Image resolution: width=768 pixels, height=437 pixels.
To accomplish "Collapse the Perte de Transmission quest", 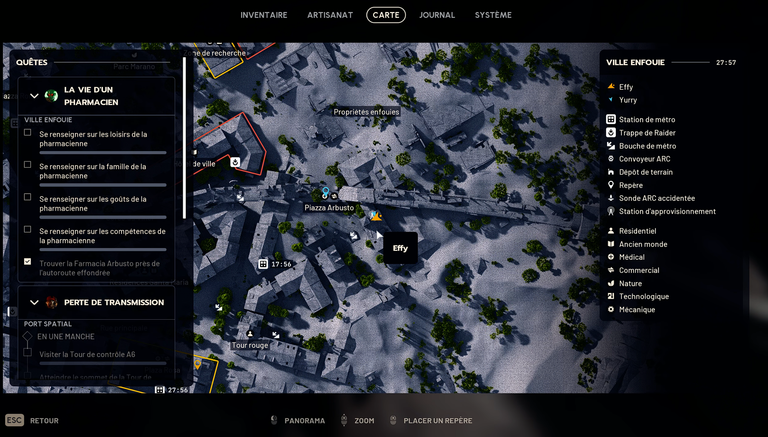I will 34,302.
